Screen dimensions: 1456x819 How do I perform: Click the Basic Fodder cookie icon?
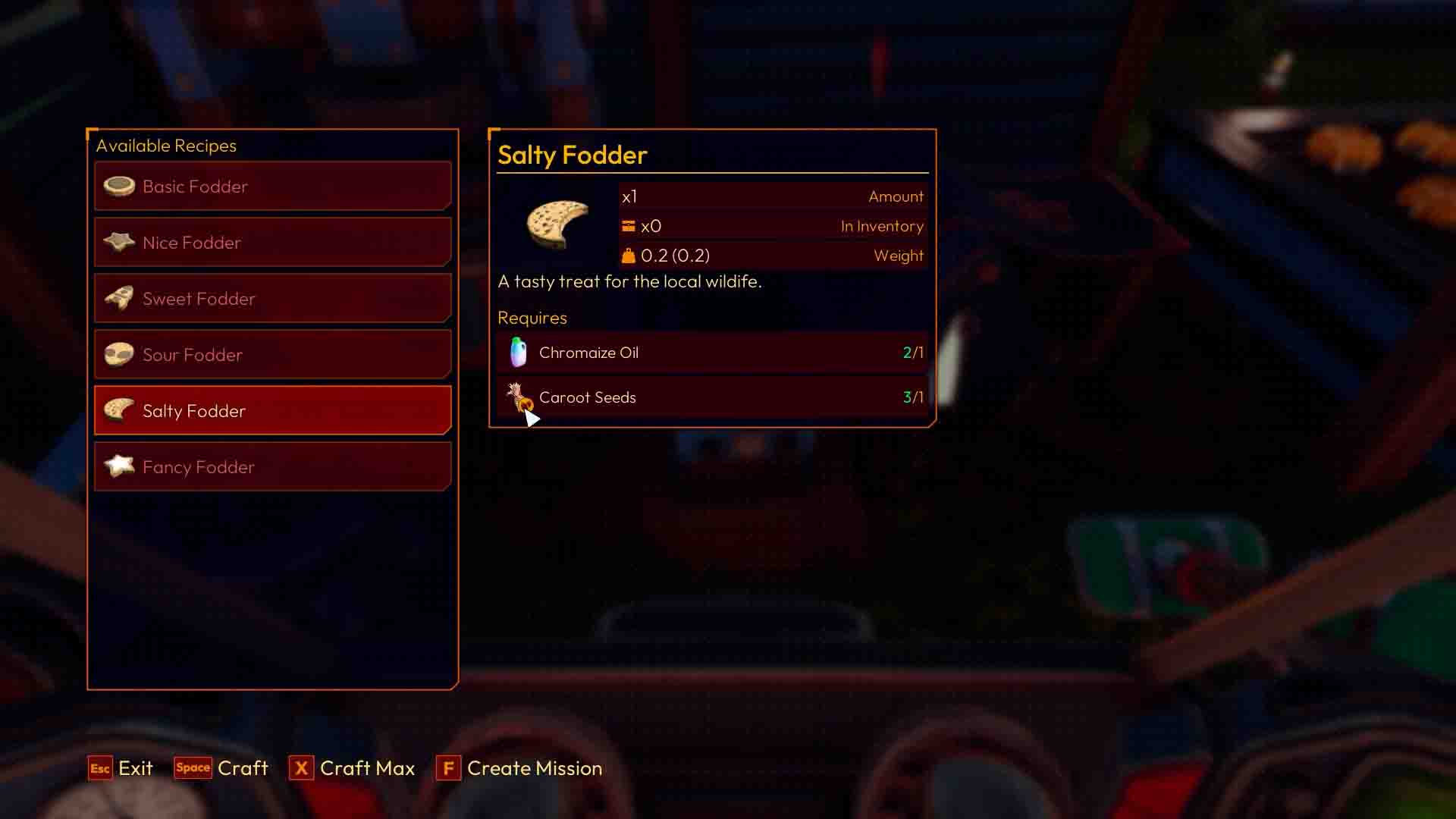pyautogui.click(x=120, y=186)
